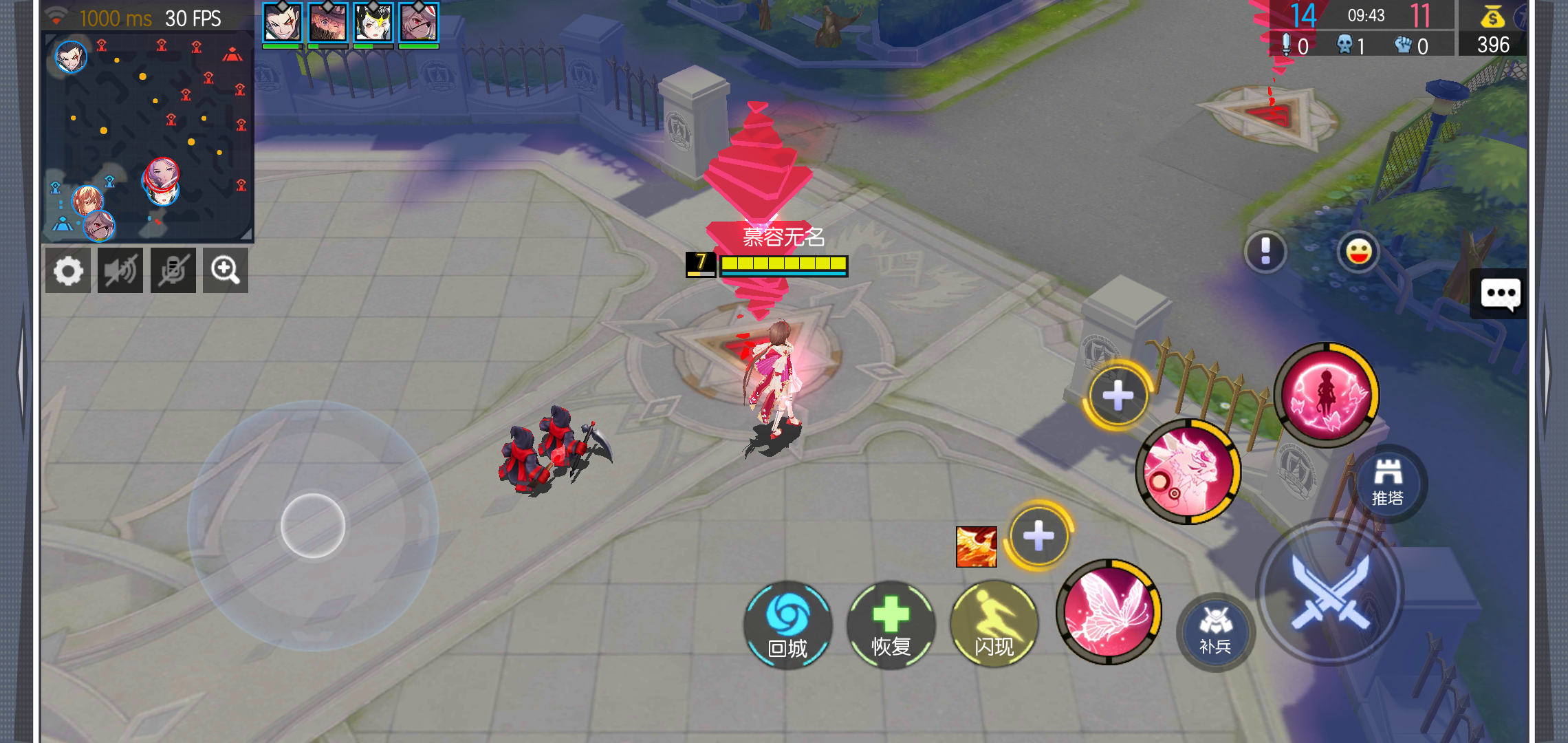Toggle the microphone mute control
Screen dimensions: 1568x743
pos(173,270)
